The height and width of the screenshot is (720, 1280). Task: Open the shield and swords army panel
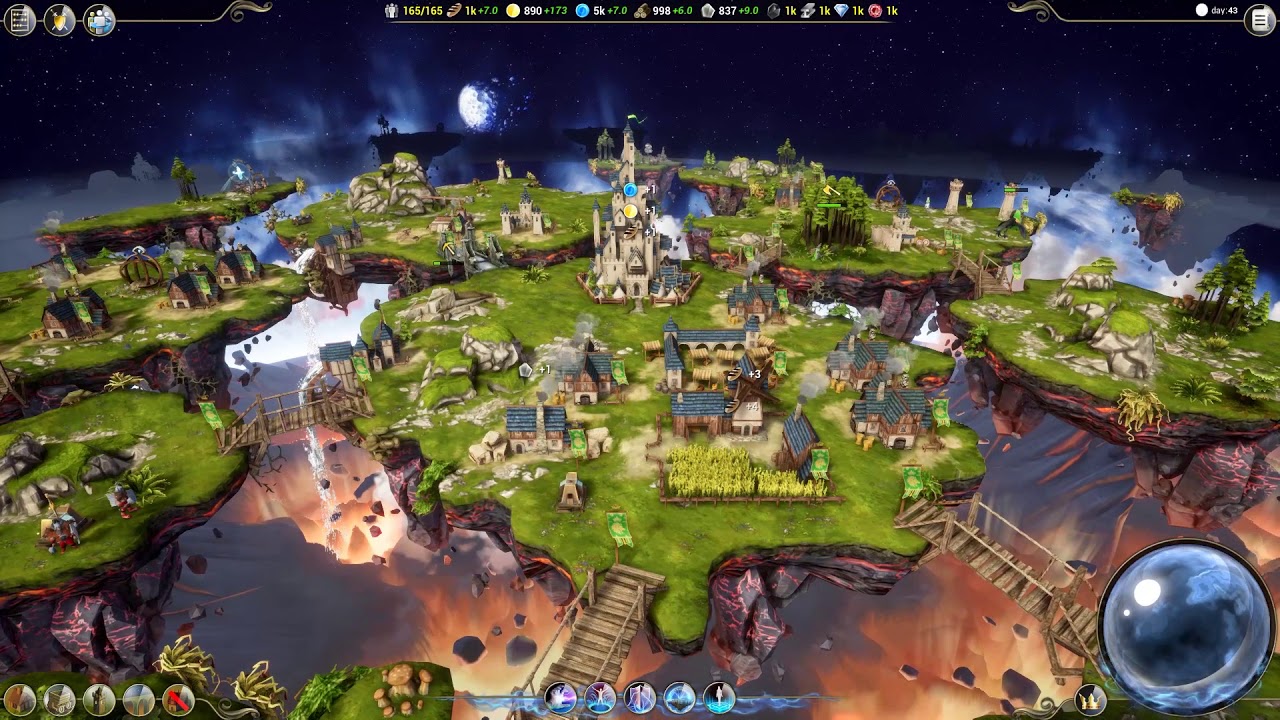60,19
